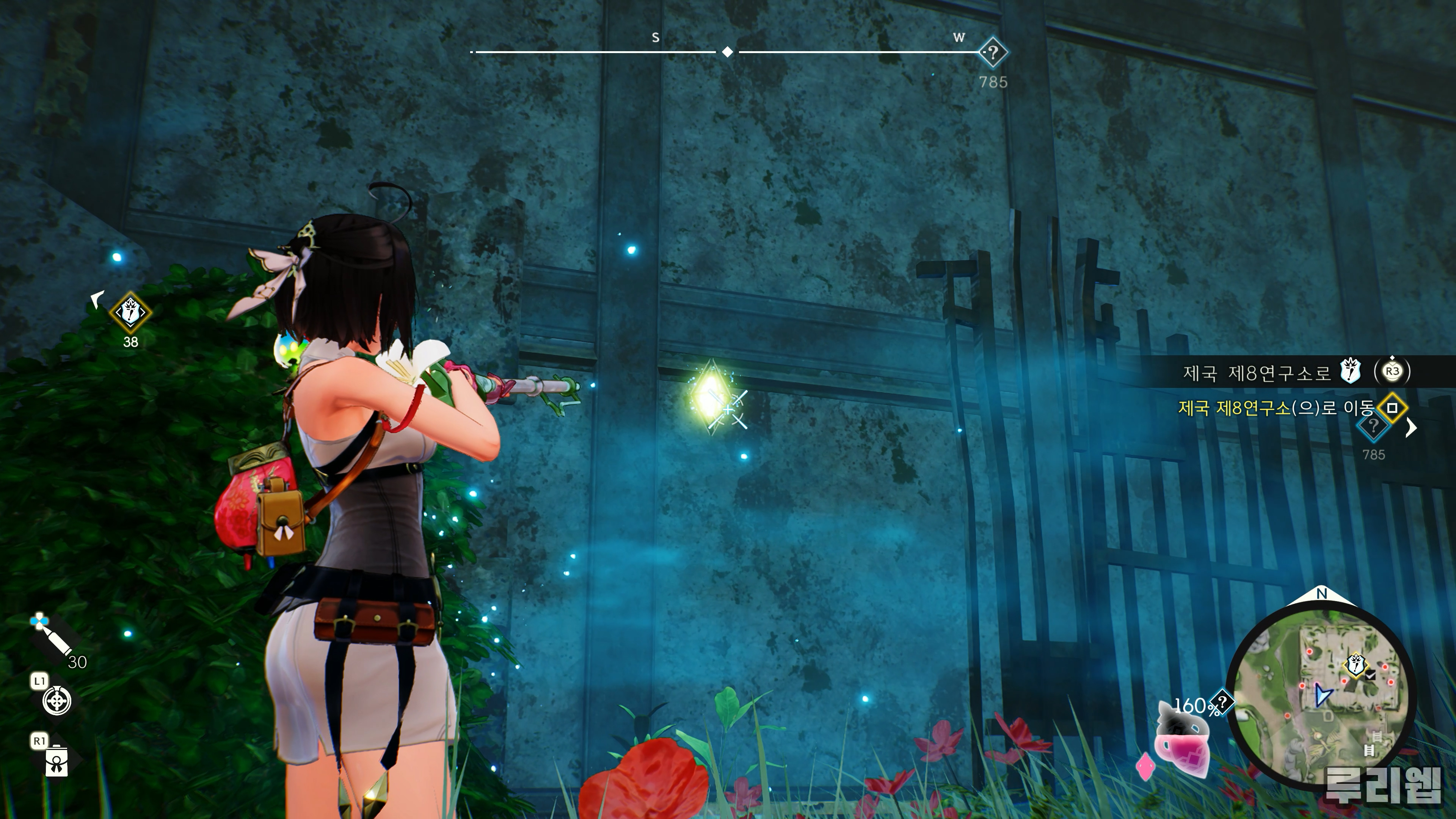The height and width of the screenshot is (819, 1456).
Task: Click the white arrow beside the quest tracker
Action: pyautogui.click(x=1411, y=428)
